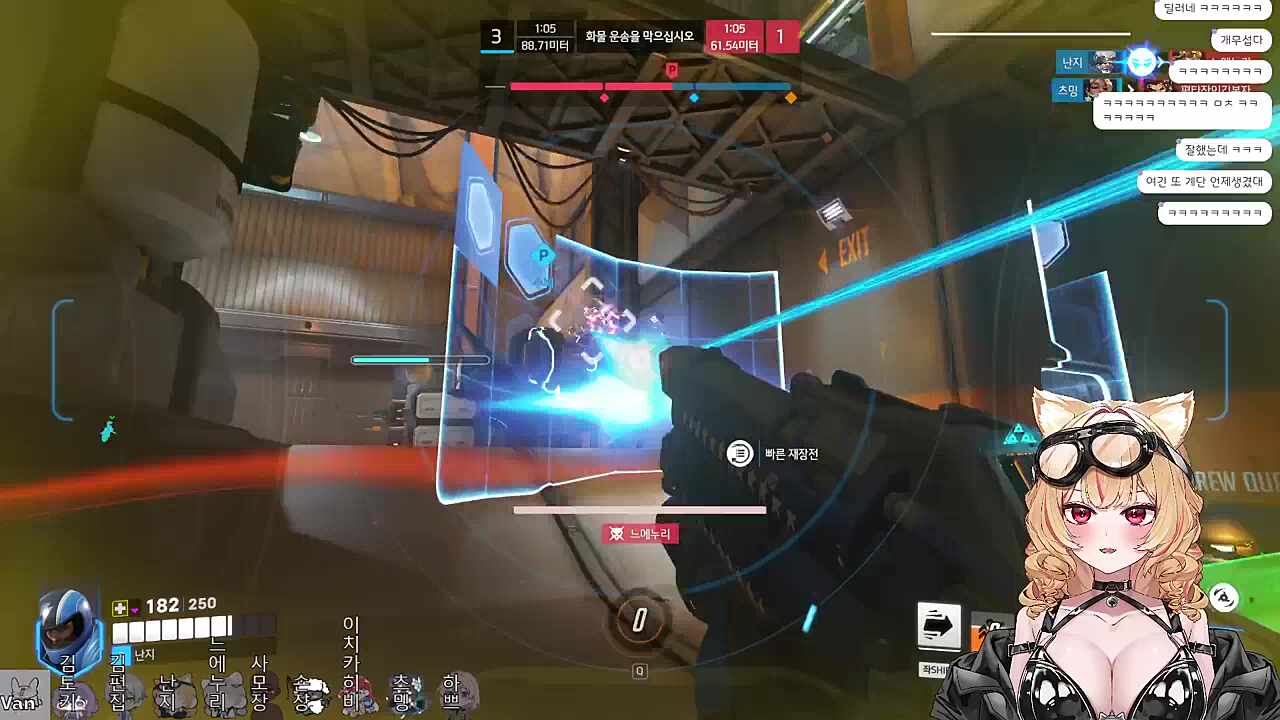Click the payload P marker on the progress track
The image size is (1280, 720).
pyautogui.click(x=672, y=70)
